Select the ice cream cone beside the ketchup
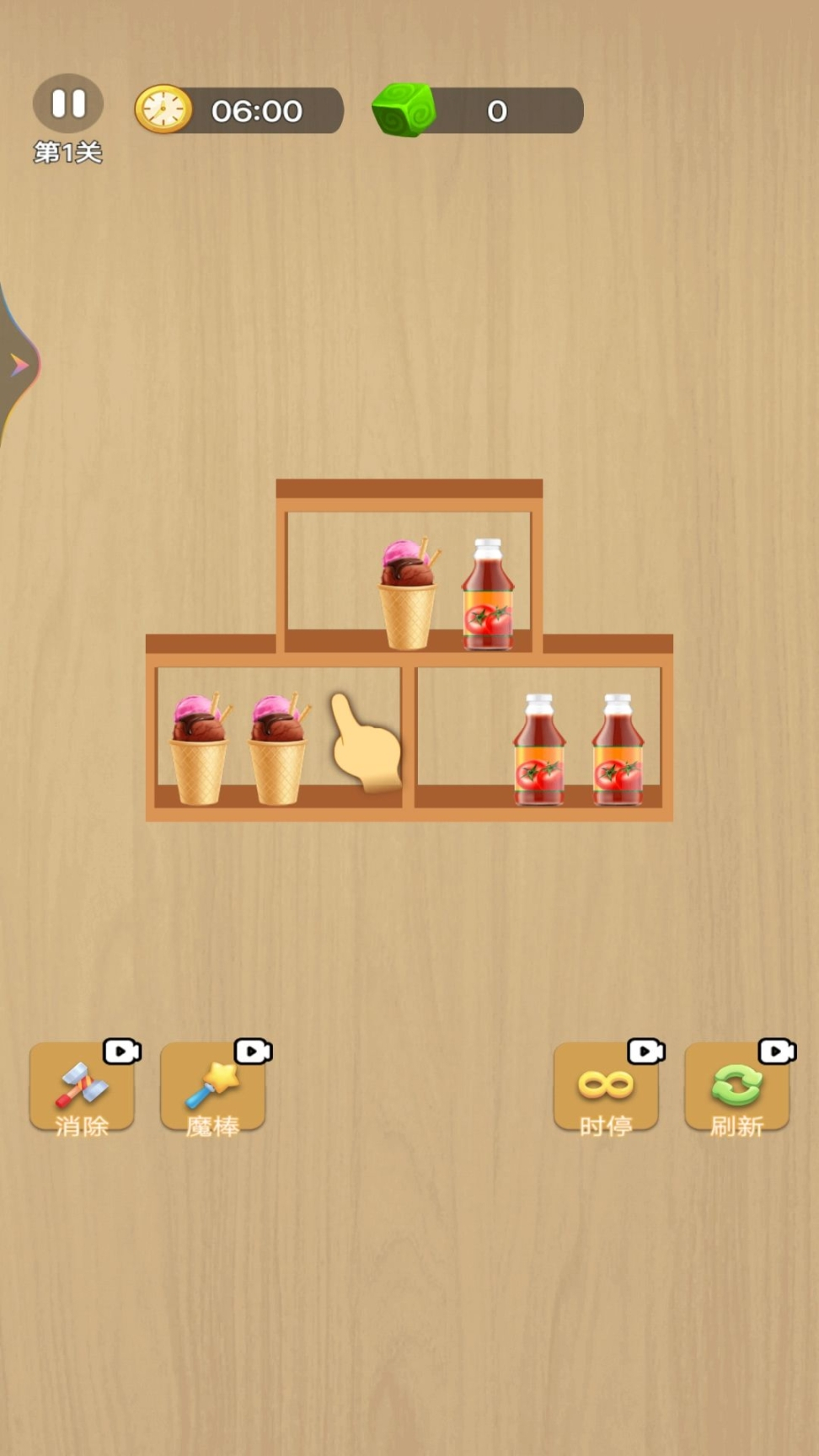This screenshot has width=819, height=1456. (408, 595)
